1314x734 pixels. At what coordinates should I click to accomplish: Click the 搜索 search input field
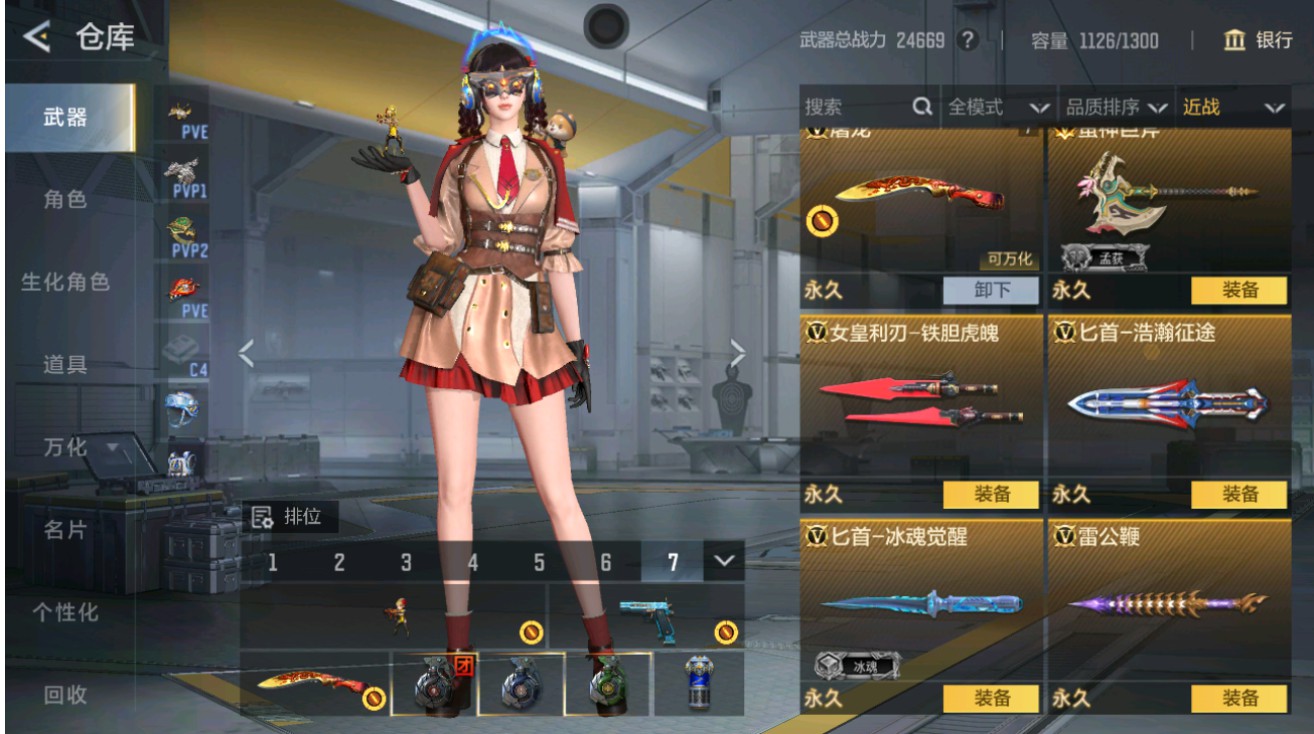[x=850, y=107]
